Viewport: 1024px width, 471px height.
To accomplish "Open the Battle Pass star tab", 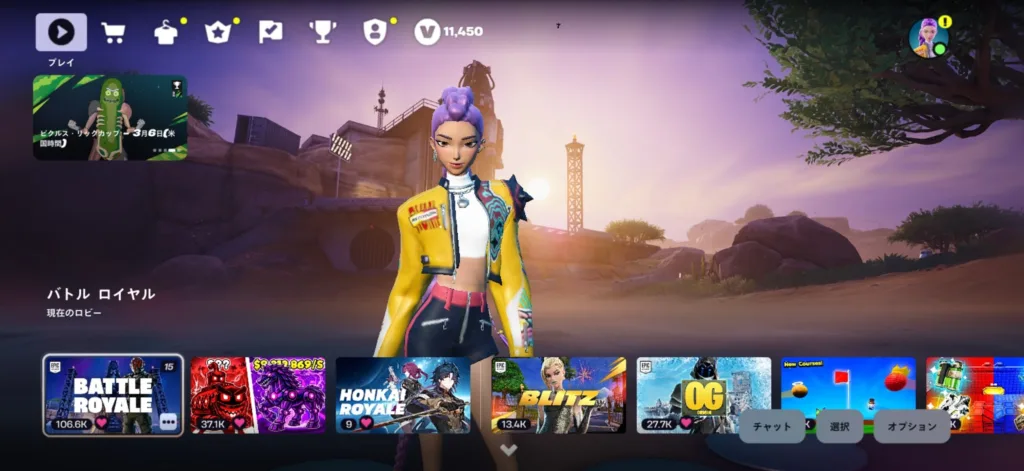I will [x=218, y=32].
